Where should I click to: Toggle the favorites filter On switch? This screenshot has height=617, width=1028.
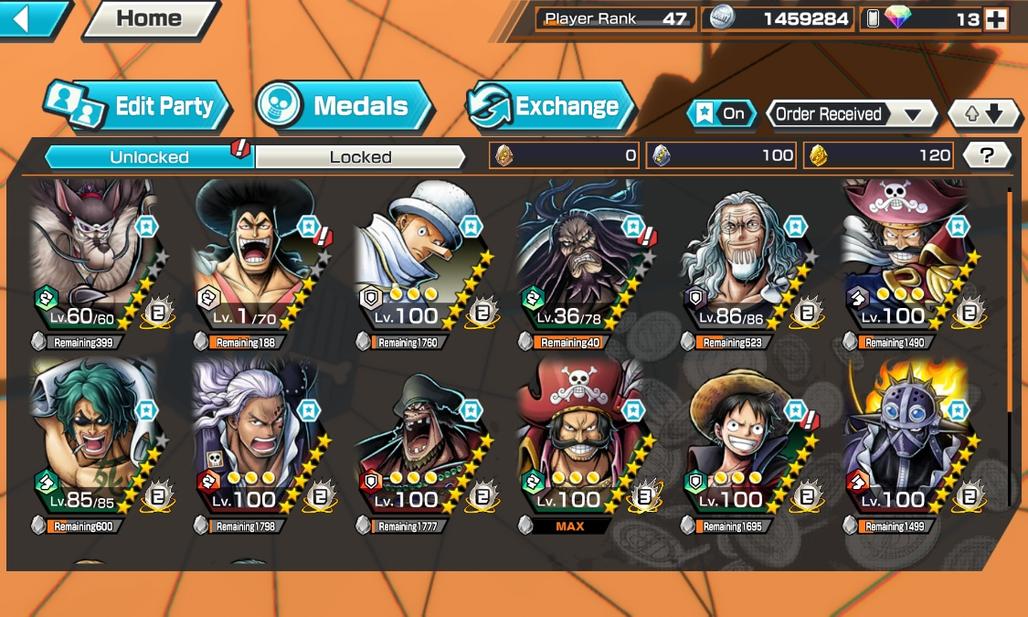pos(722,114)
